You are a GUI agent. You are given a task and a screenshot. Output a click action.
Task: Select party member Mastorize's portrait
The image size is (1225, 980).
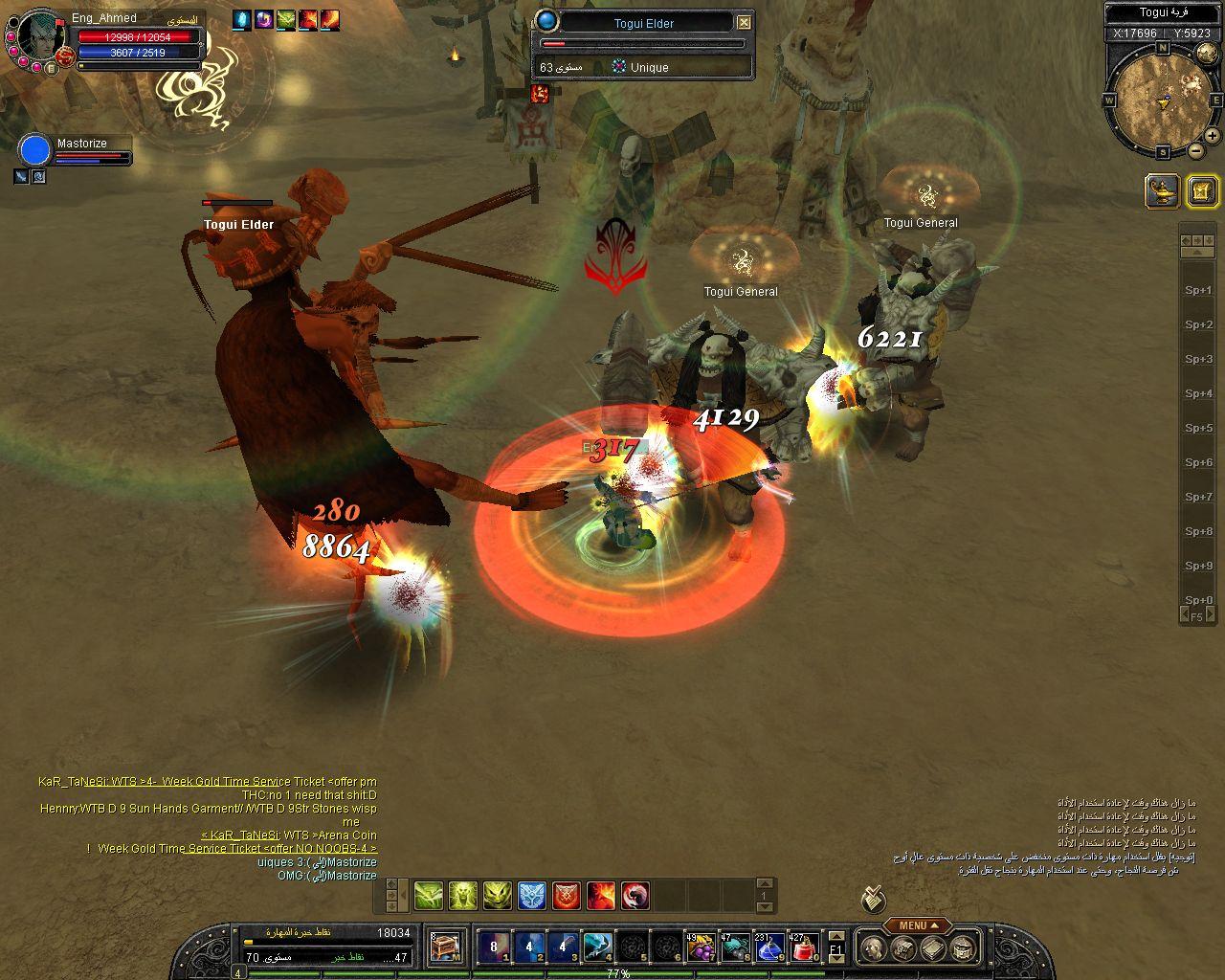(x=35, y=151)
